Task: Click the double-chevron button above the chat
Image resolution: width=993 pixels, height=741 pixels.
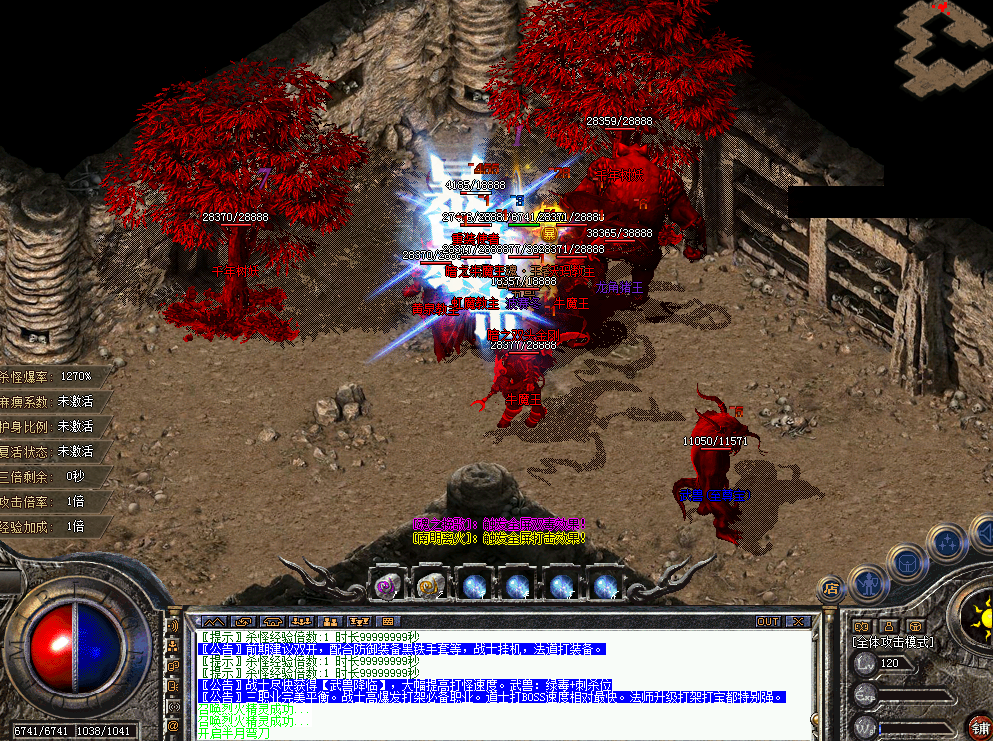Action: pos(215,621)
